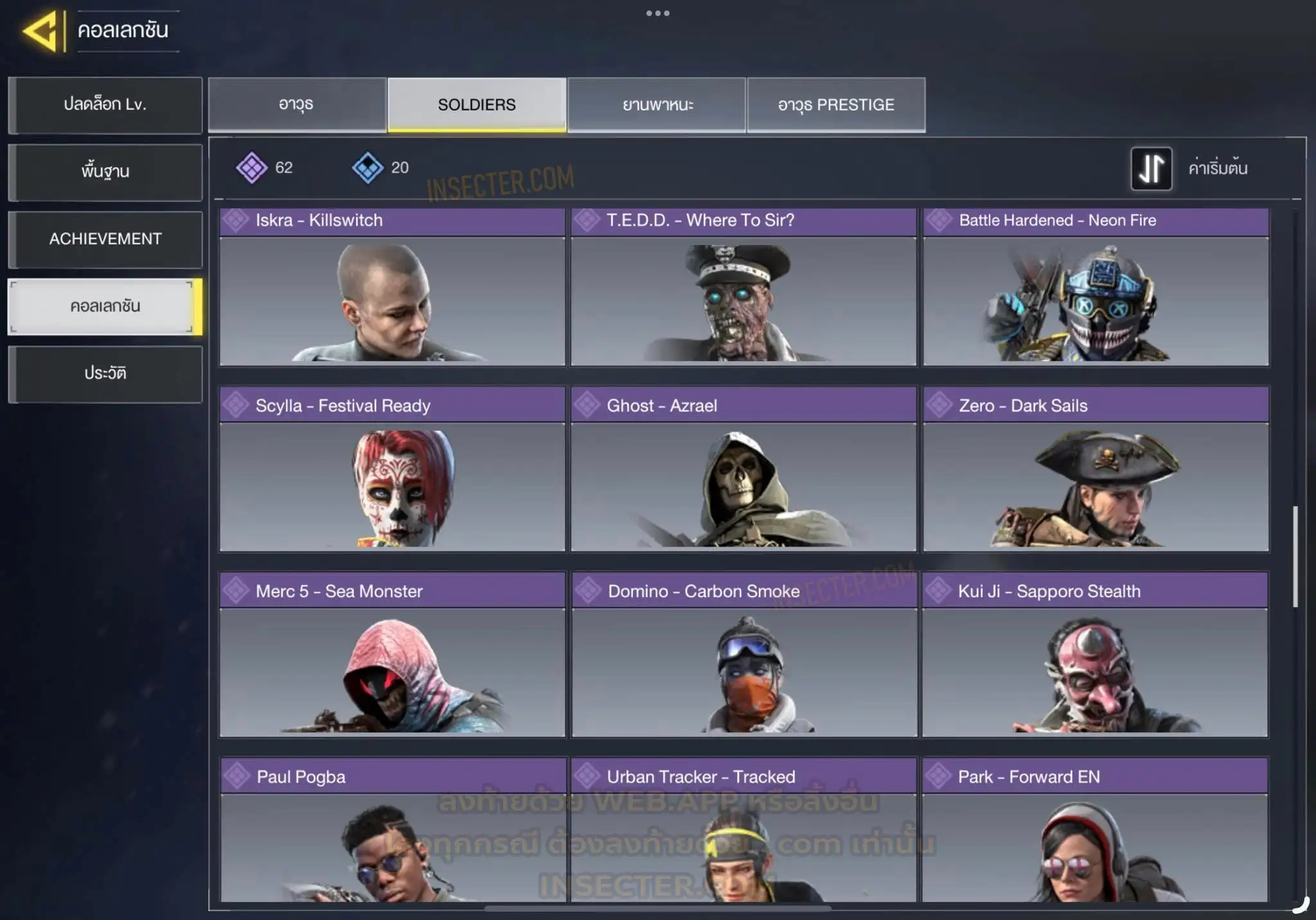Choose the Ghost - Azrael card
The width and height of the screenshot is (1316, 920).
point(743,470)
